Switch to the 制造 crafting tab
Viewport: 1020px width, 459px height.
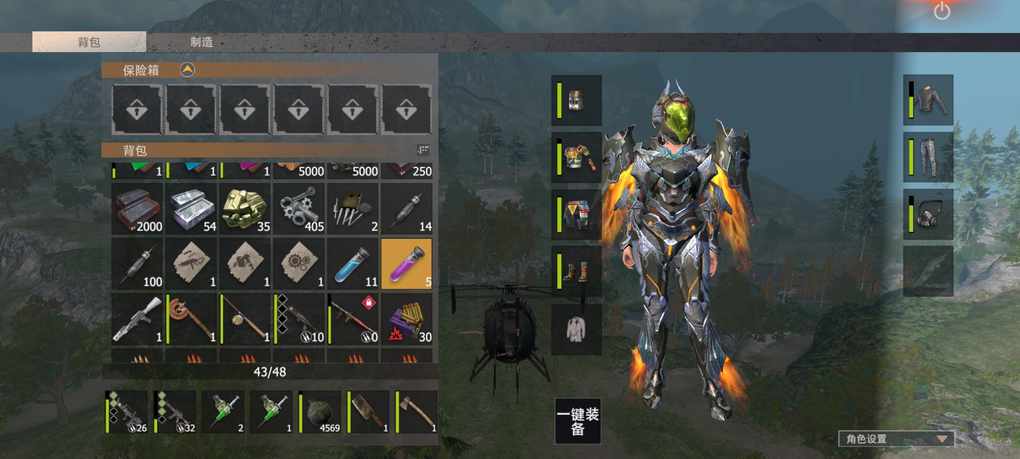[201, 42]
